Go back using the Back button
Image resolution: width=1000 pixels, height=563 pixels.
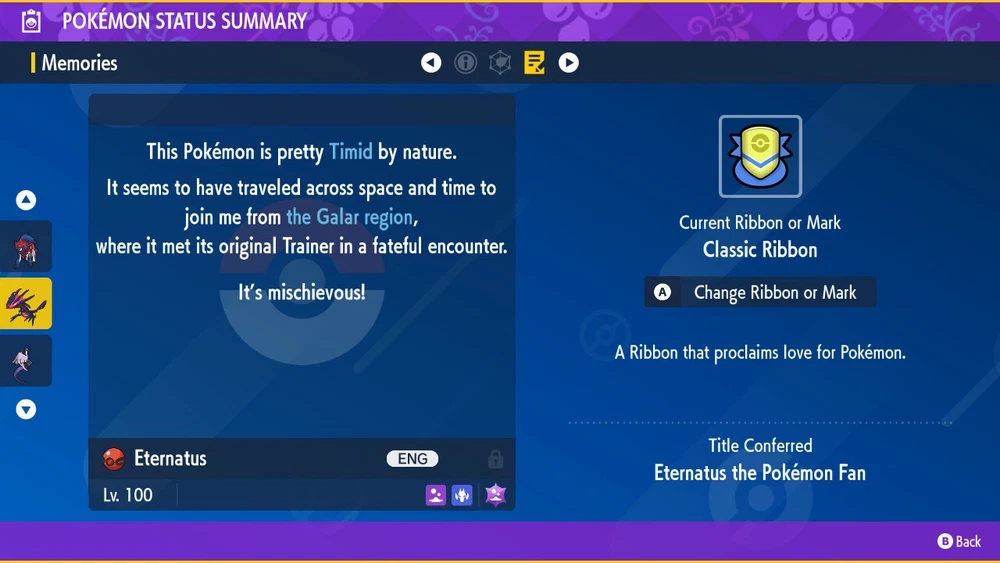pos(959,541)
